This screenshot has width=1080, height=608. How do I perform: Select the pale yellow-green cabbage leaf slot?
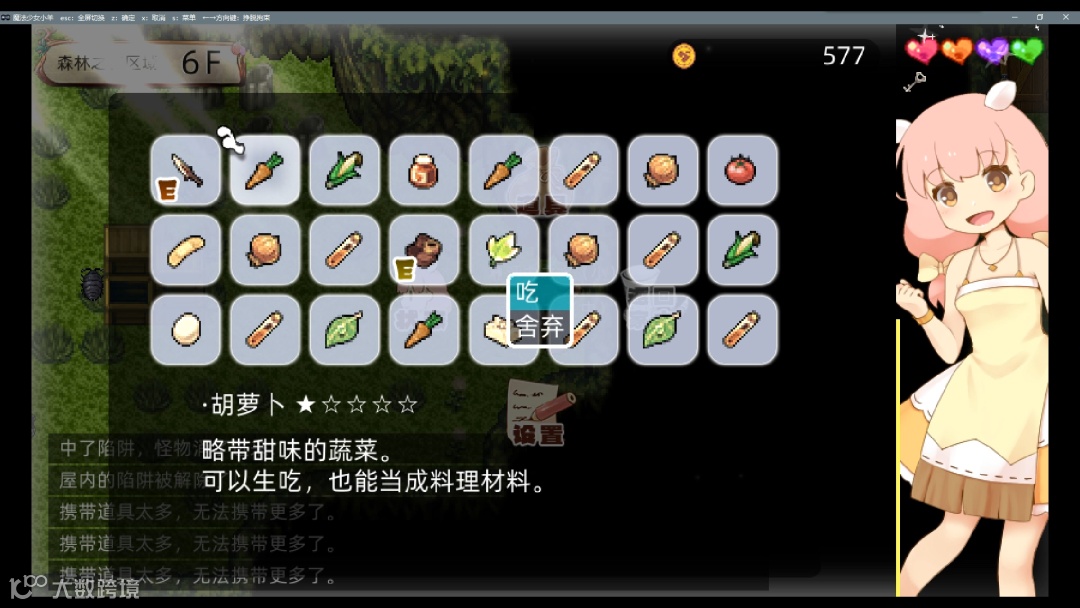pos(503,250)
